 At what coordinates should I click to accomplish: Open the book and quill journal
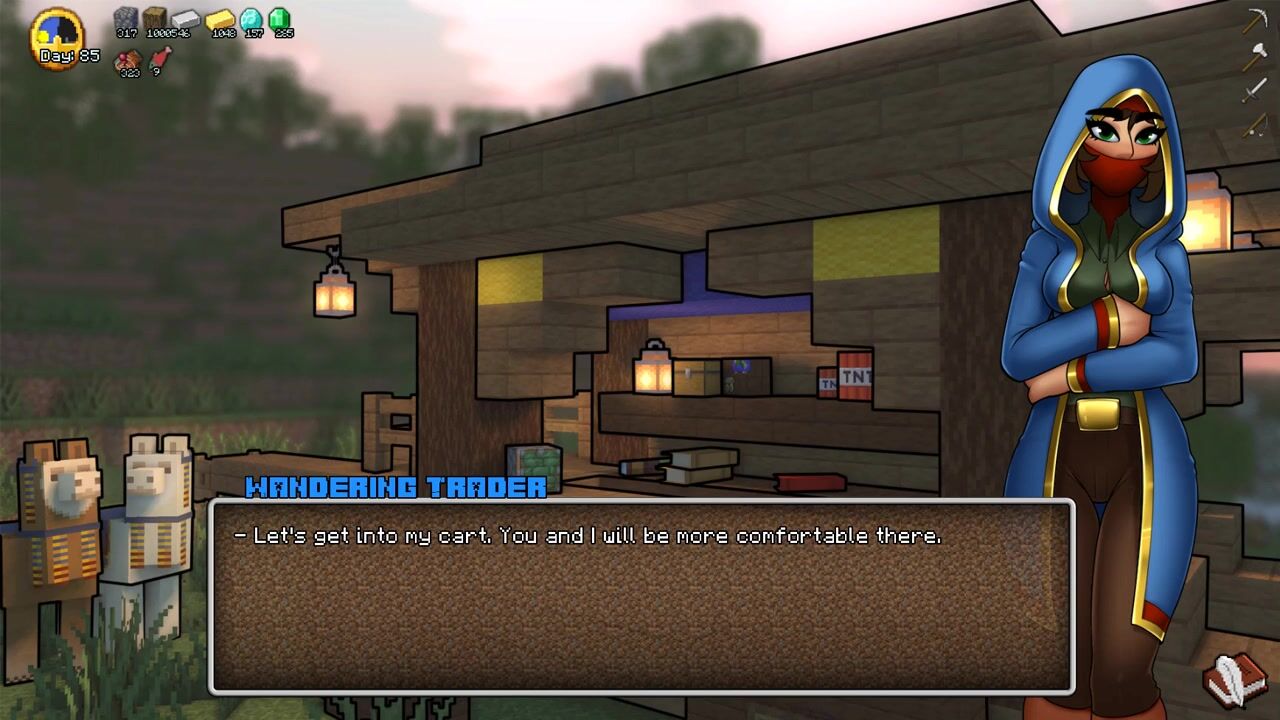(1236, 678)
